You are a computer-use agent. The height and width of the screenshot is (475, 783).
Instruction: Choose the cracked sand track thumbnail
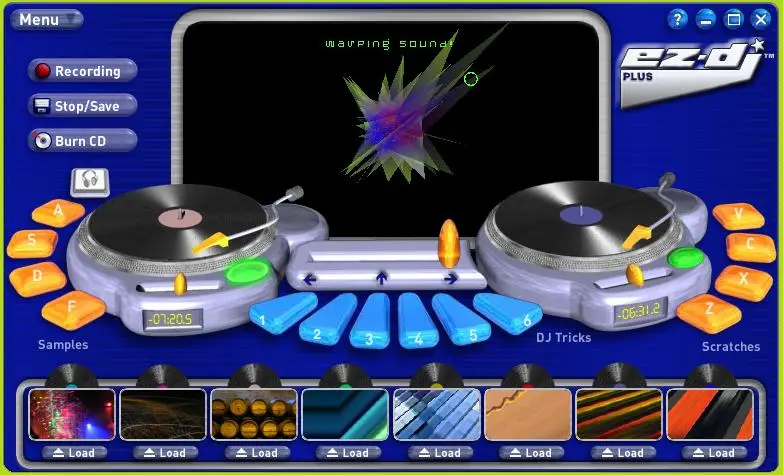527,415
